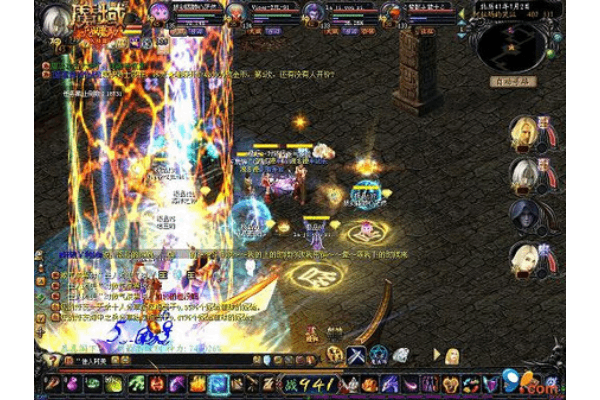Select the white-haired companion portrait
Viewport: 600px width, 400px height.
pyautogui.click(x=525, y=175)
